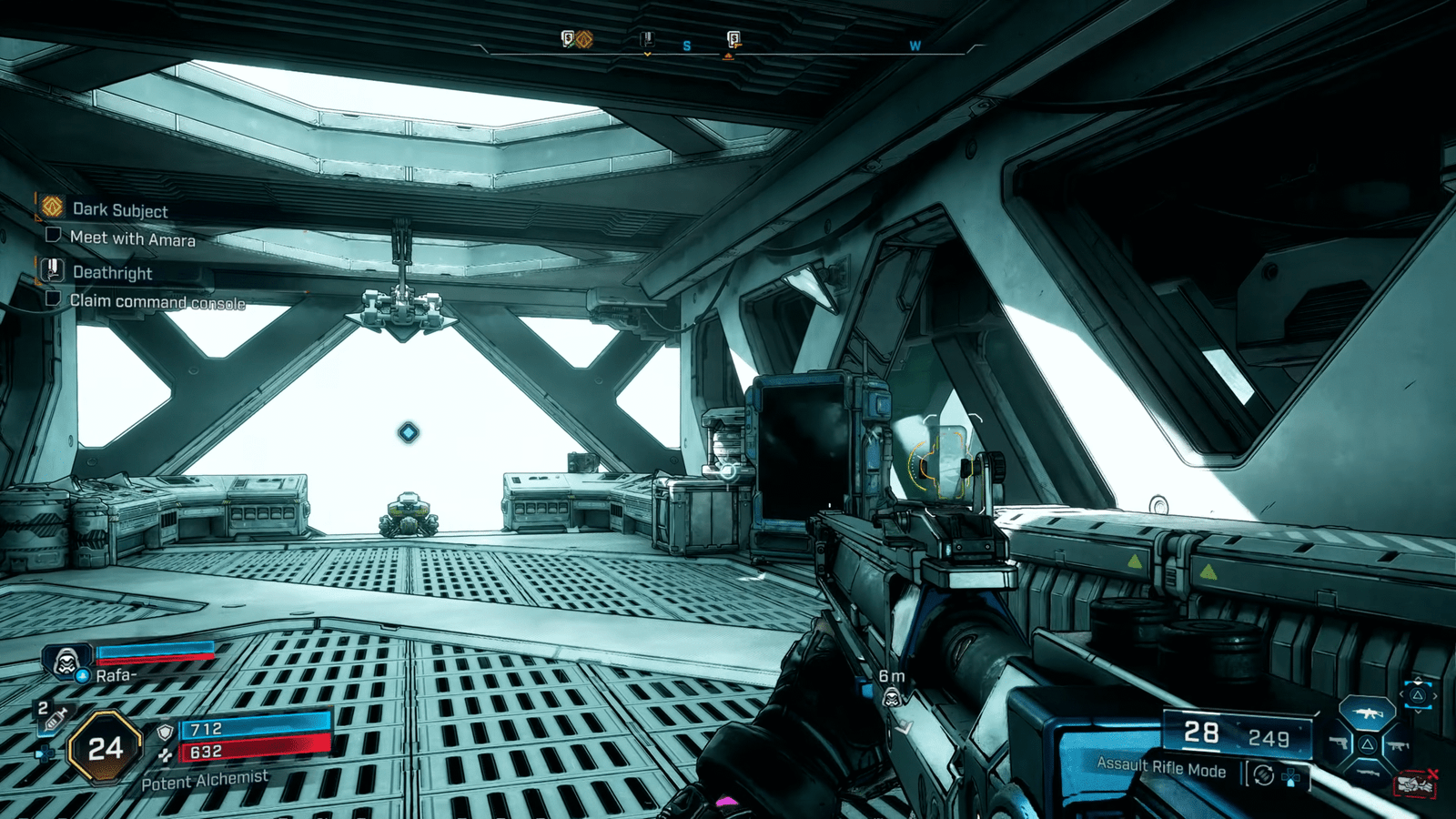Toggle the Assault Rifle Mode swap icon
Image resolution: width=1456 pixels, height=819 pixels.
pyautogui.click(x=1263, y=775)
